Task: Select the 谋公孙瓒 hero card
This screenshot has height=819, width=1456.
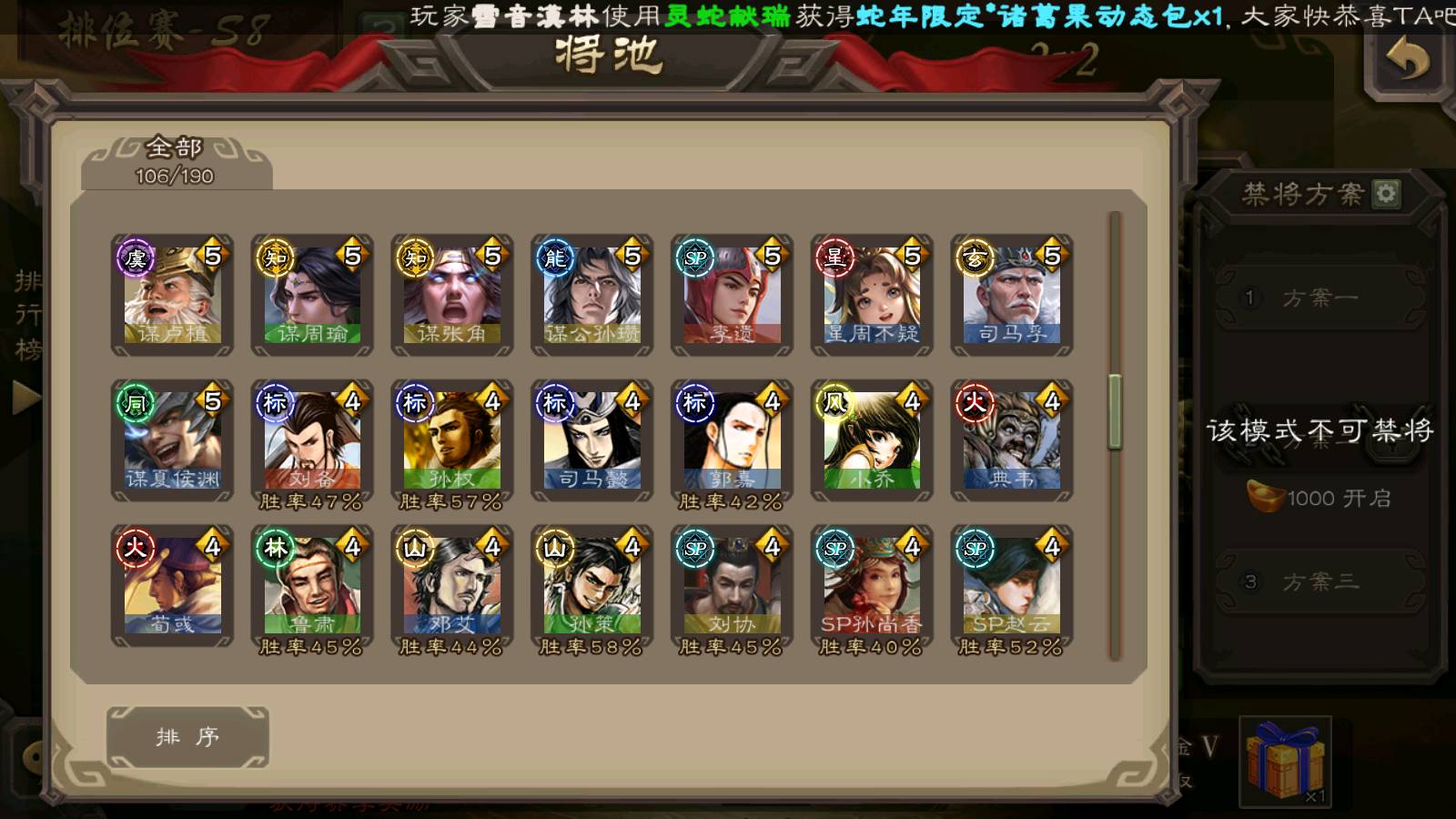Action: pos(592,295)
